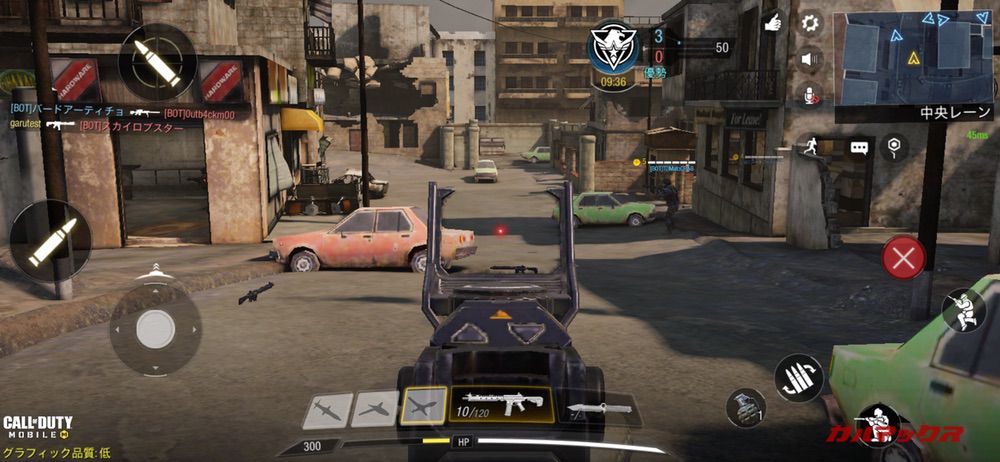Tap the hexagon map-pin marker icon
Image resolution: width=1000 pixels, height=462 pixels.
893,147
